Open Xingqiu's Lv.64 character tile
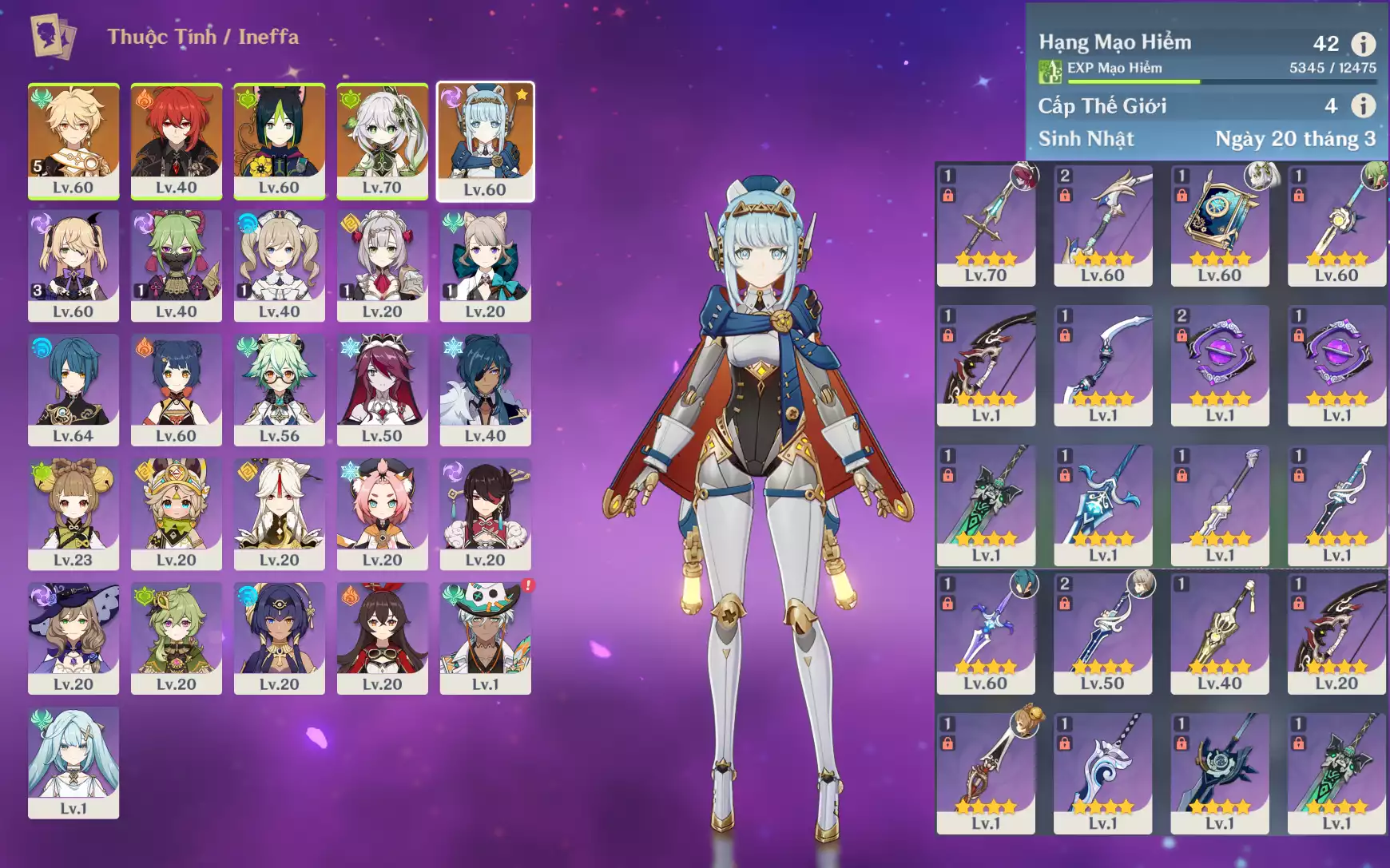Viewport: 1390px width, 868px height. (x=73, y=389)
